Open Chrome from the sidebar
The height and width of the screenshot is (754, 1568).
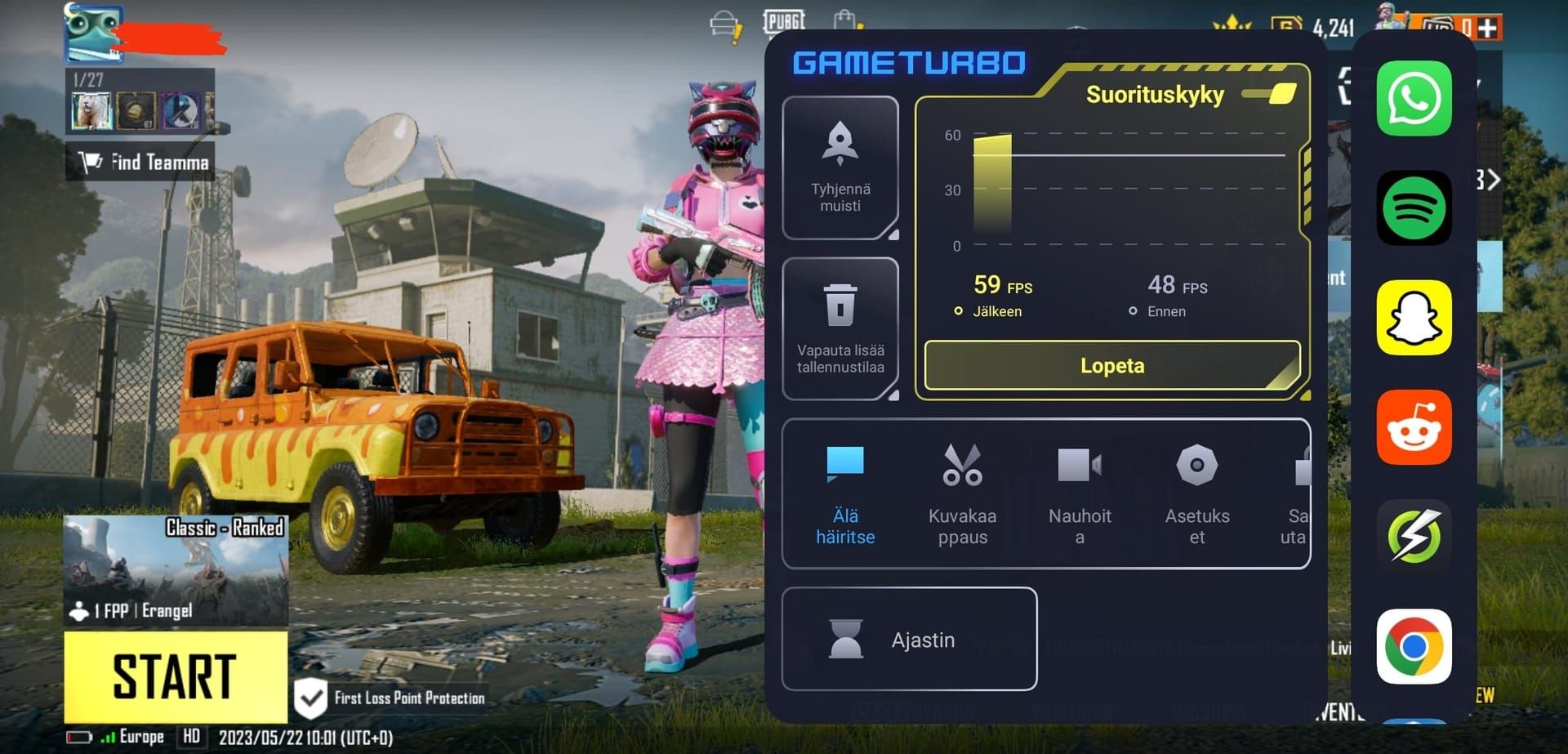(x=1414, y=647)
